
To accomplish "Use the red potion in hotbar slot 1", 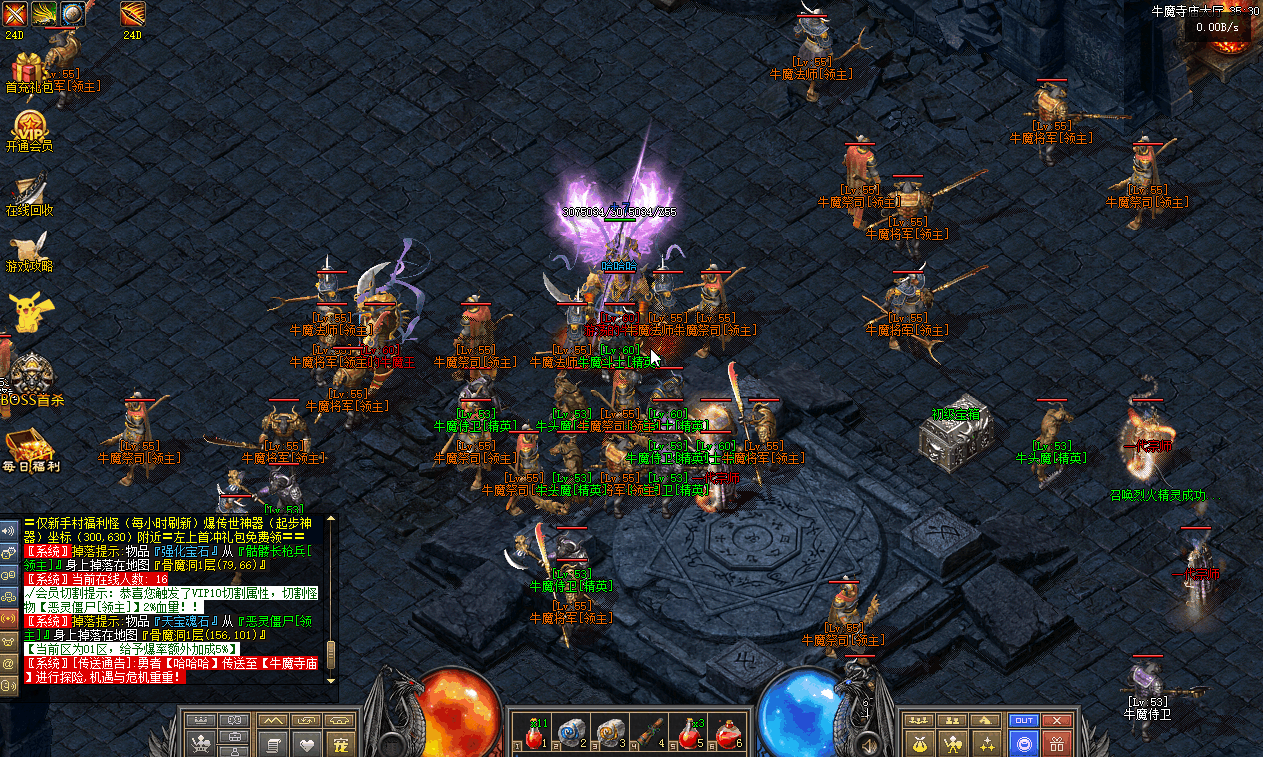I will click(x=535, y=735).
